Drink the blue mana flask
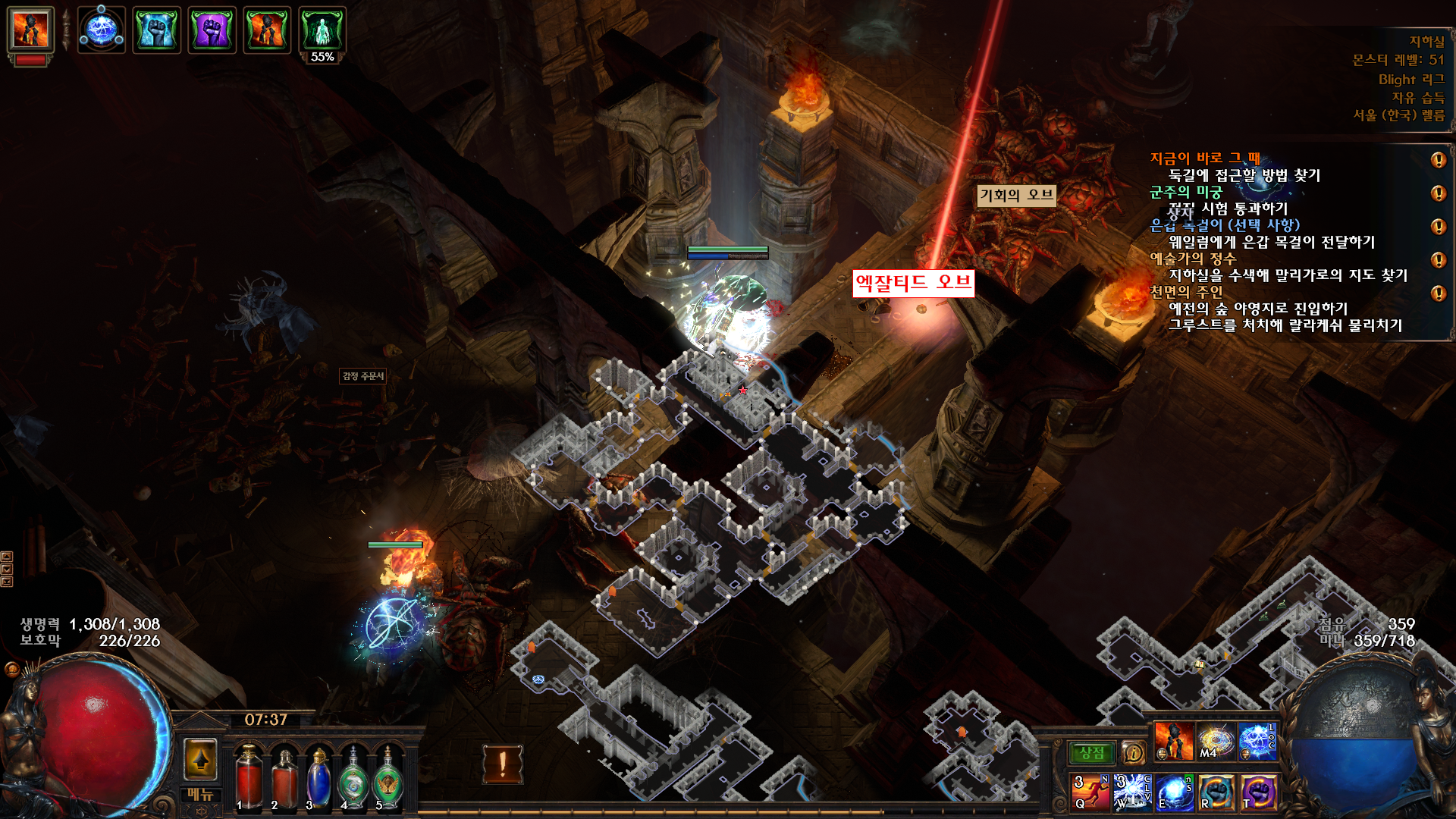Viewport: 1456px width, 819px height. coord(318,778)
